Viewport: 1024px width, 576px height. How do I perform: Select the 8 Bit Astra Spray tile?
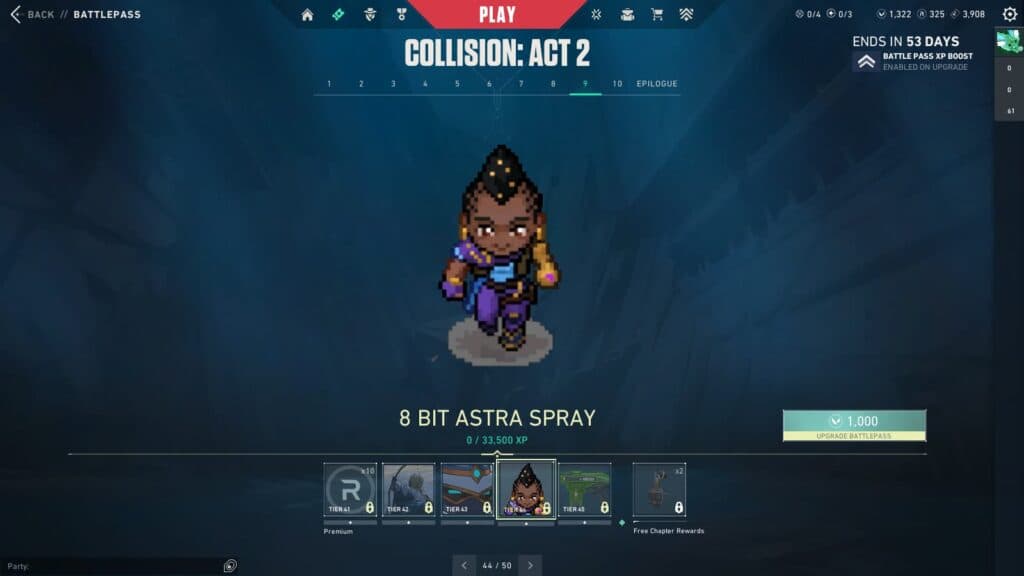click(x=526, y=489)
